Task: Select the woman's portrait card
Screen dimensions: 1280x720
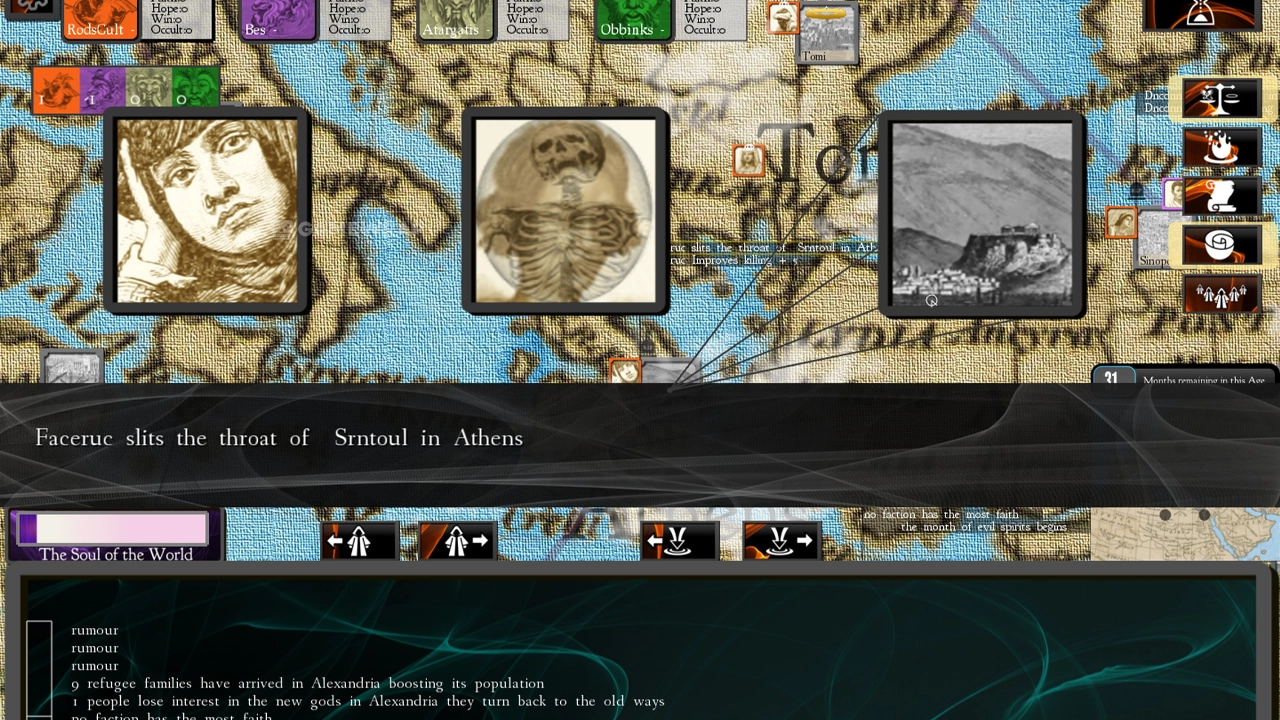Action: [x=207, y=211]
